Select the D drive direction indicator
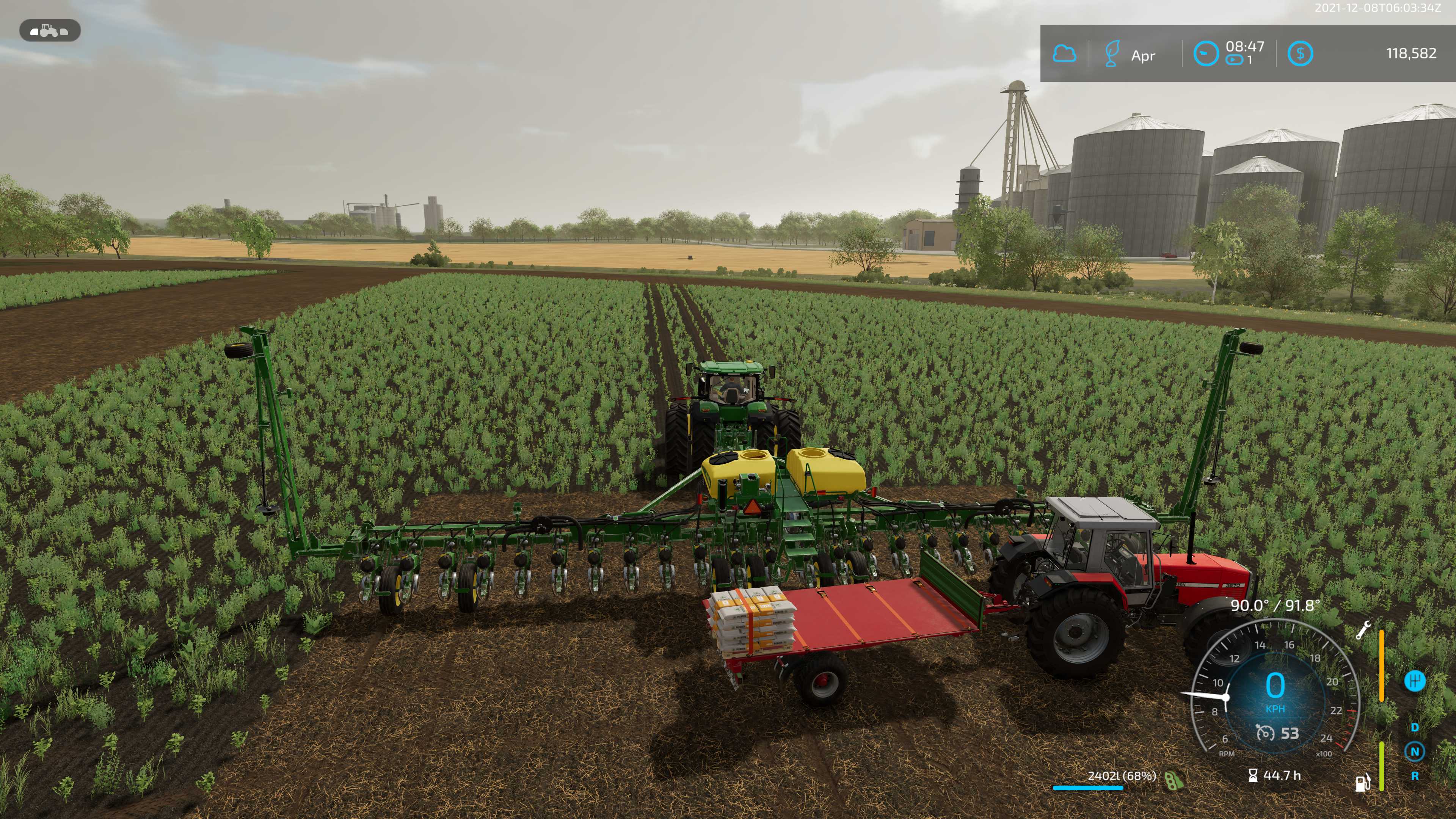Screen dimensions: 1456x819 [x=1415, y=728]
